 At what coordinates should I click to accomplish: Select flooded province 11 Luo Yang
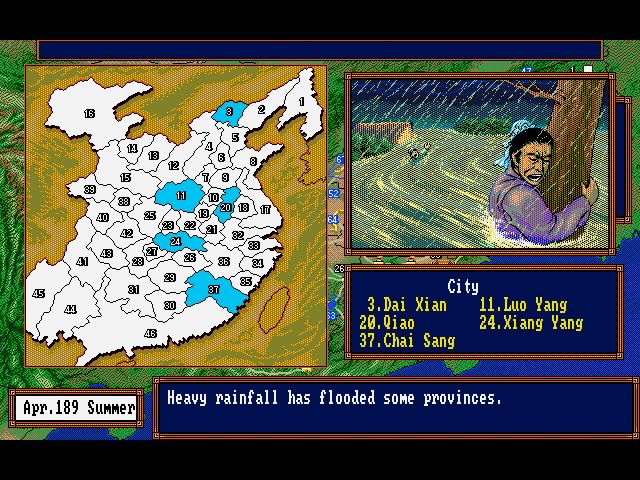click(x=180, y=196)
